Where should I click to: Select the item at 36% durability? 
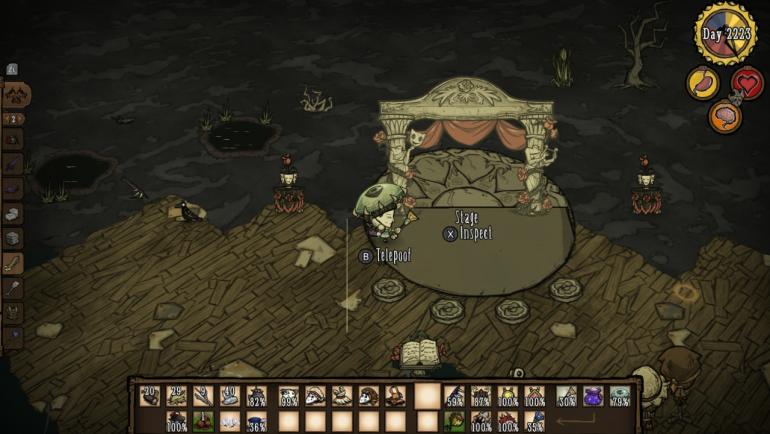[256, 423]
